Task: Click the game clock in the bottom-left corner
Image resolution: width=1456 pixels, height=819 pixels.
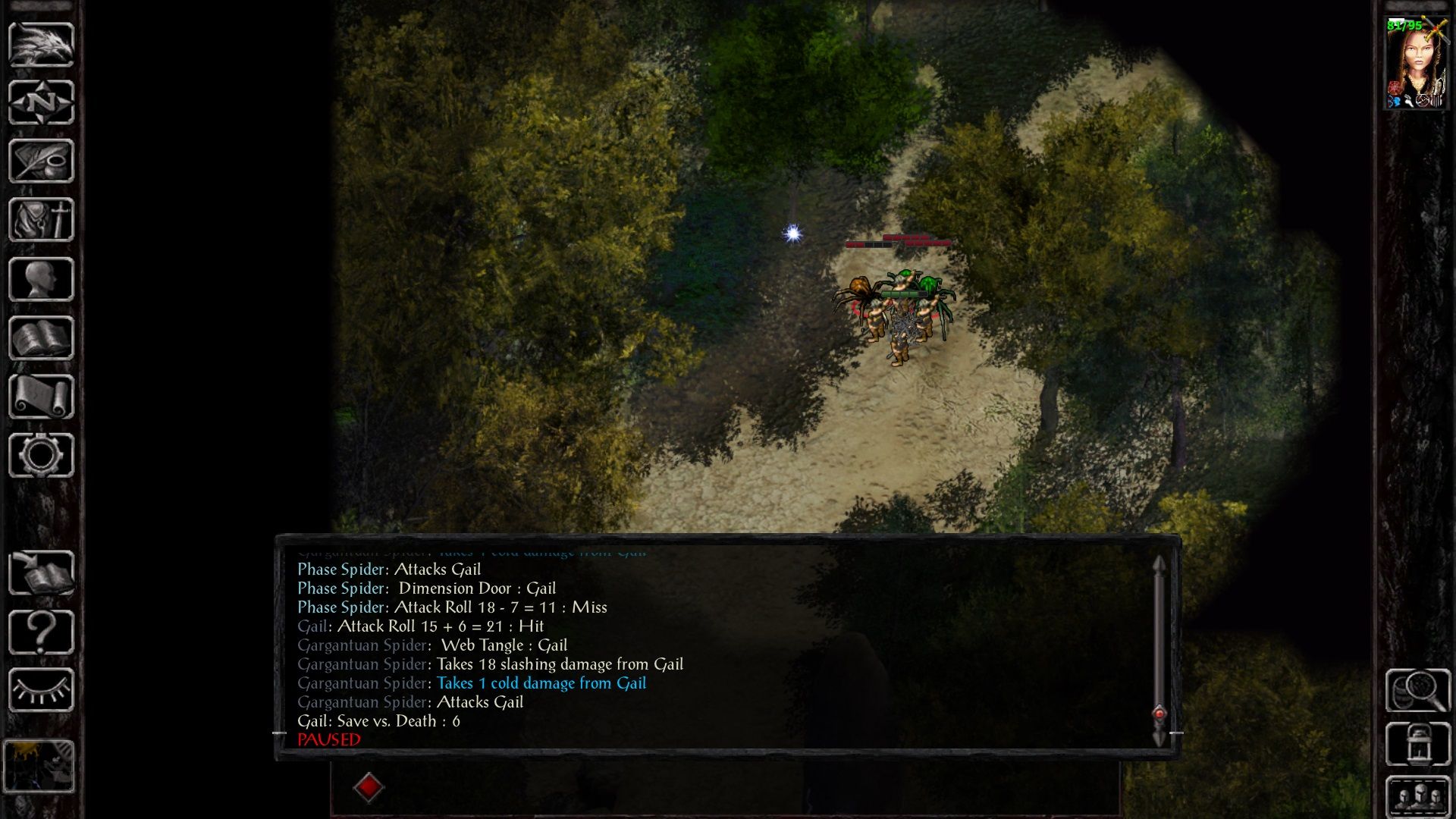Action: 39,766
